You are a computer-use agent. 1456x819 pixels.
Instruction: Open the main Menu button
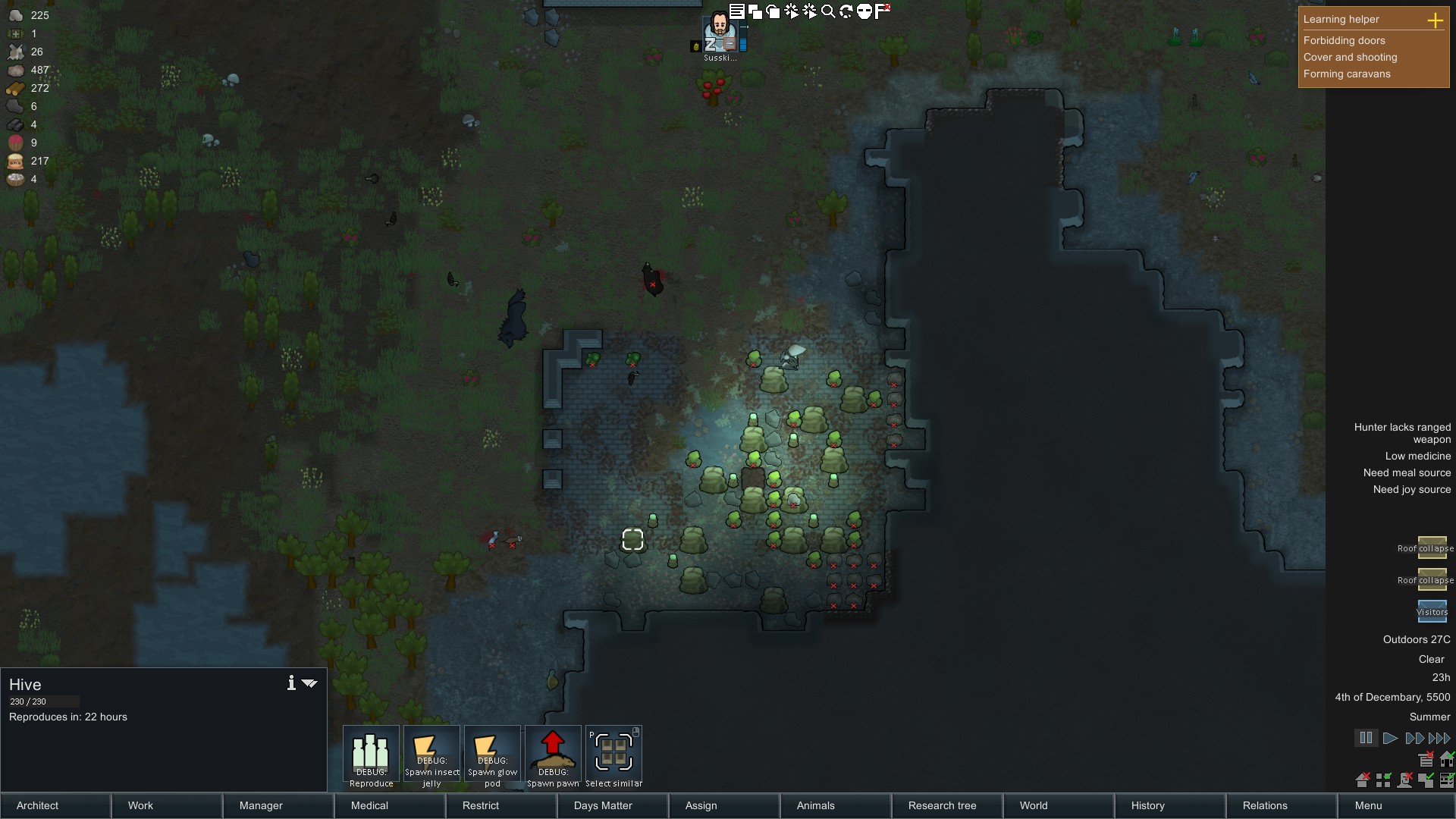click(x=1393, y=805)
